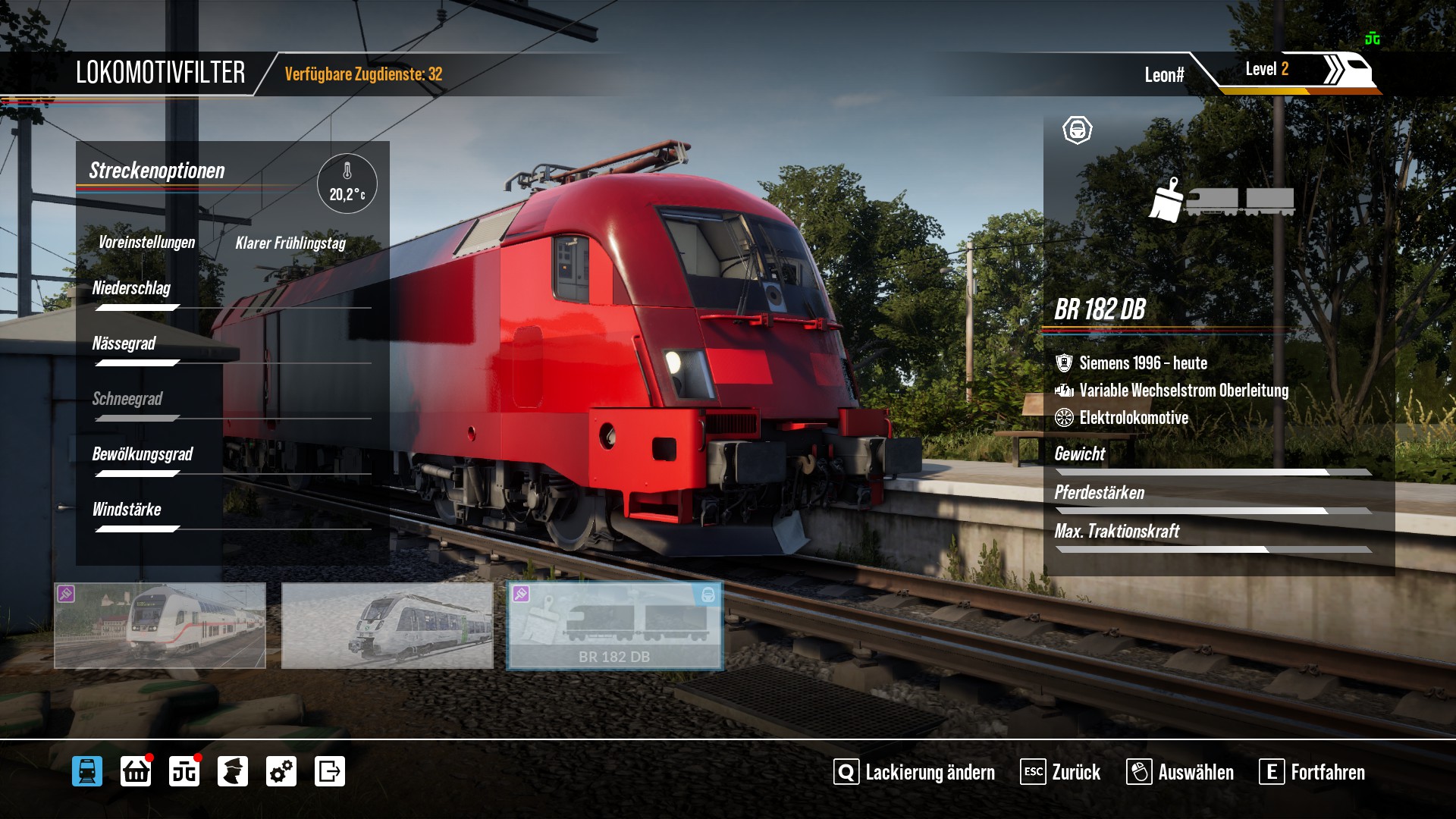The height and width of the screenshot is (819, 1456).
Task: Open the DTG logo menu icon
Action: 184,771
